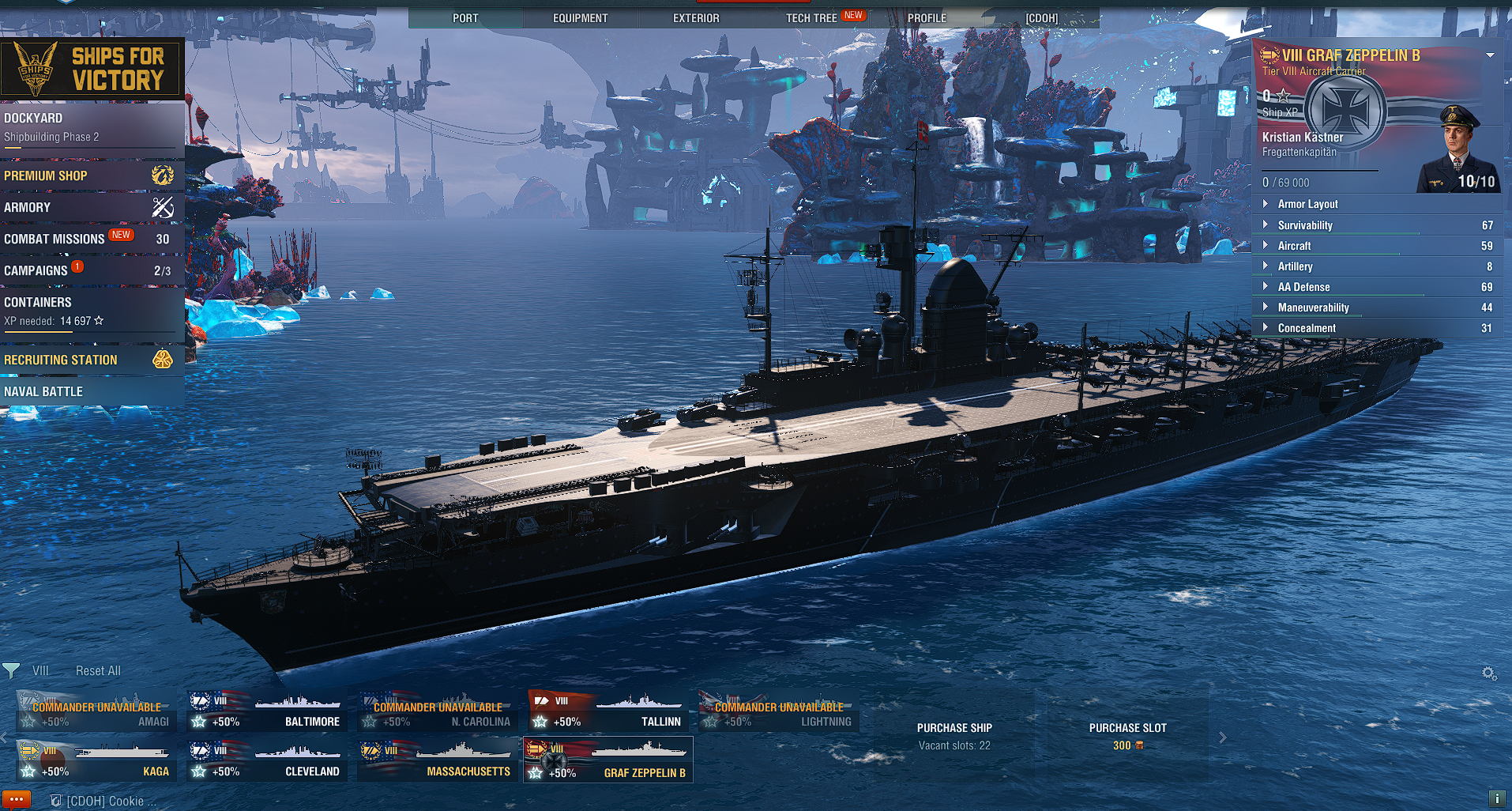Click the Ships for Victory banner
This screenshot has width=1512, height=811.
coord(92,69)
